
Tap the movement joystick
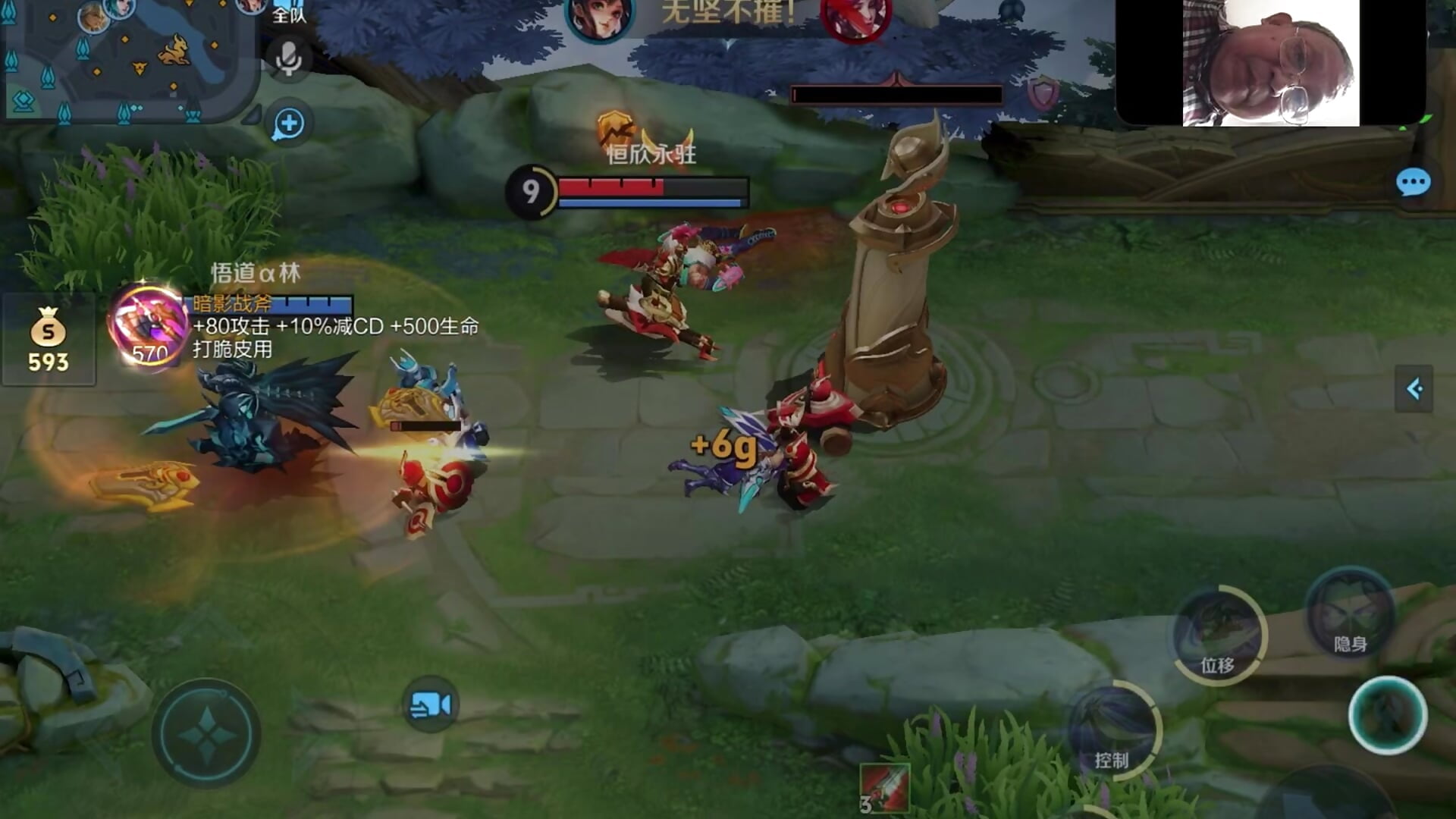coord(206,733)
